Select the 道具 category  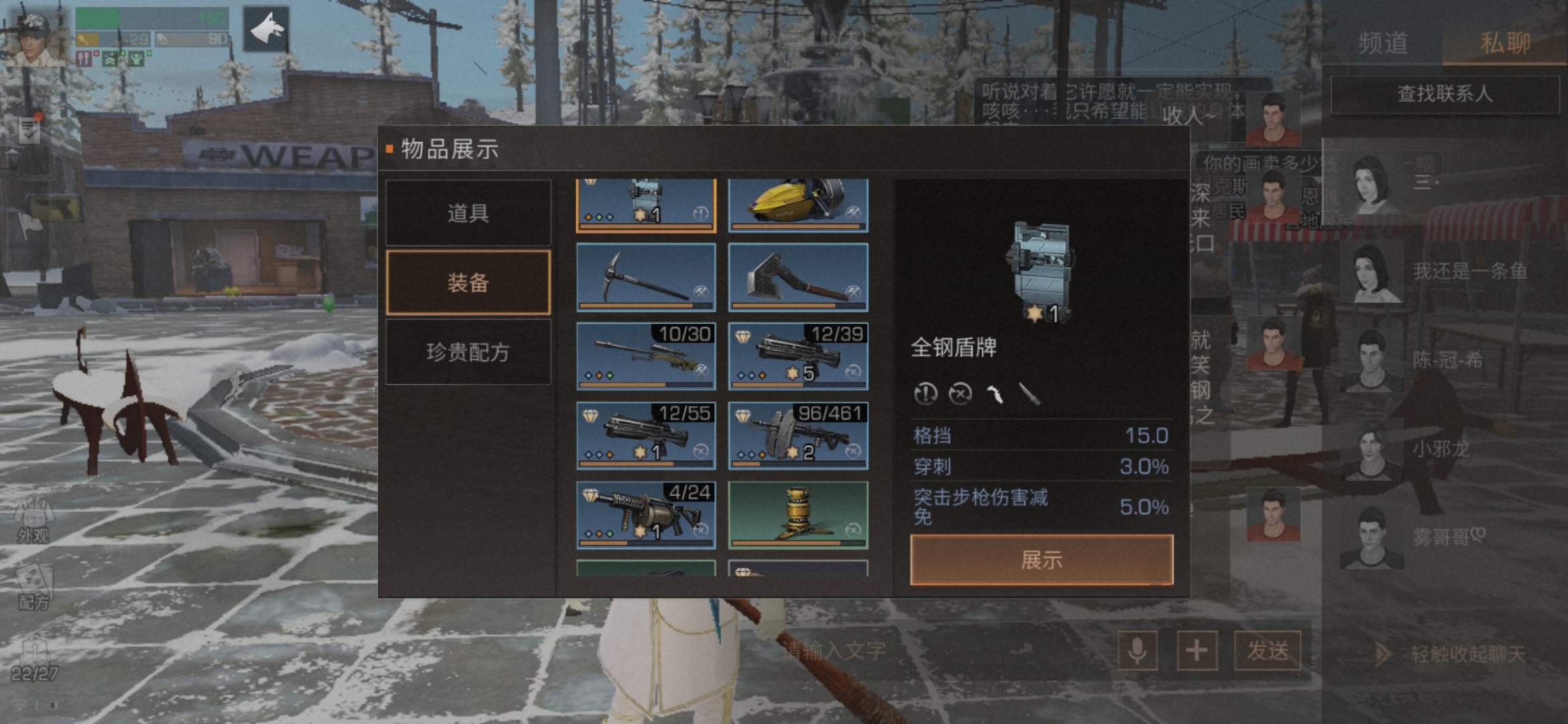pyautogui.click(x=468, y=213)
